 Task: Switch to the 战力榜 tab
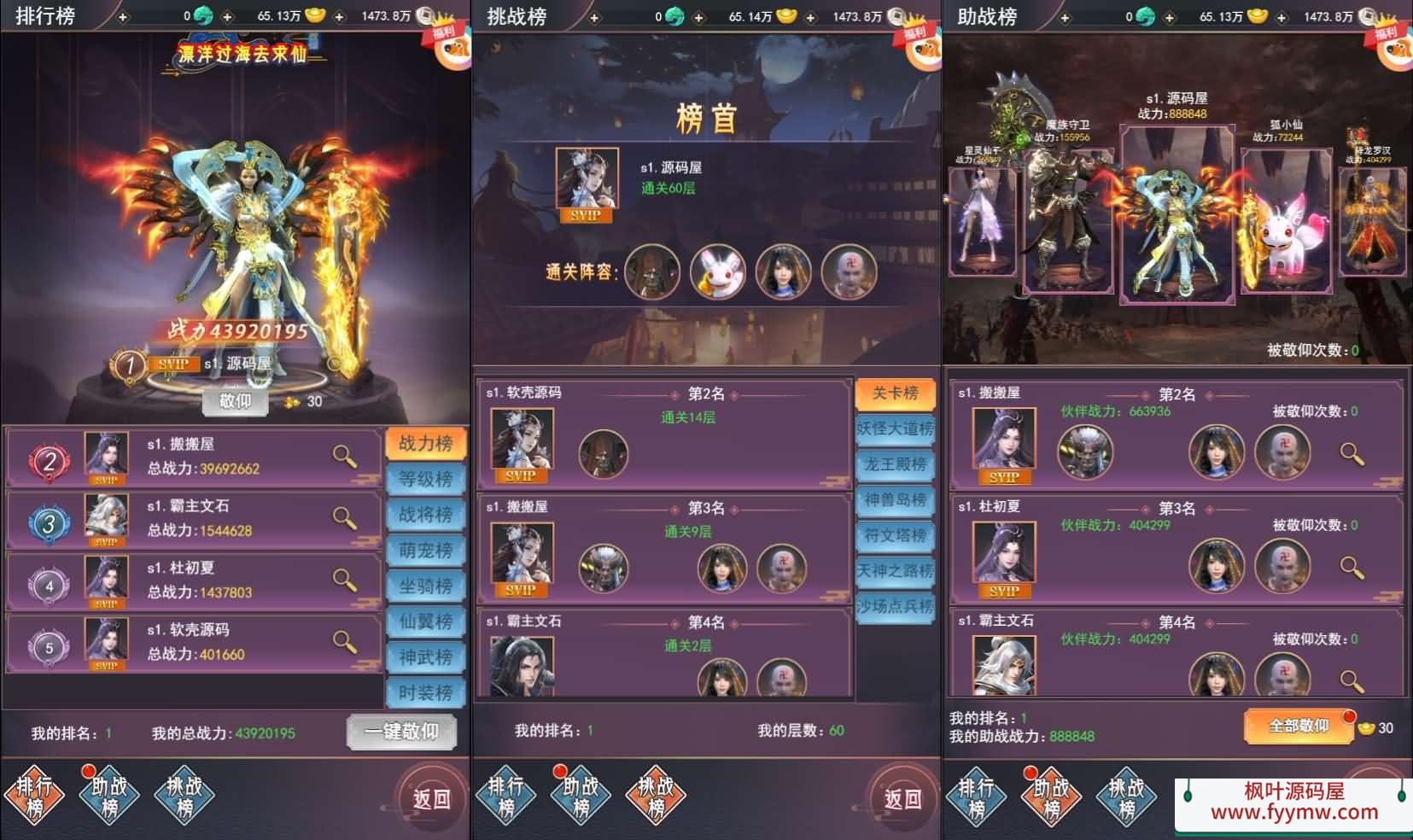(x=425, y=443)
